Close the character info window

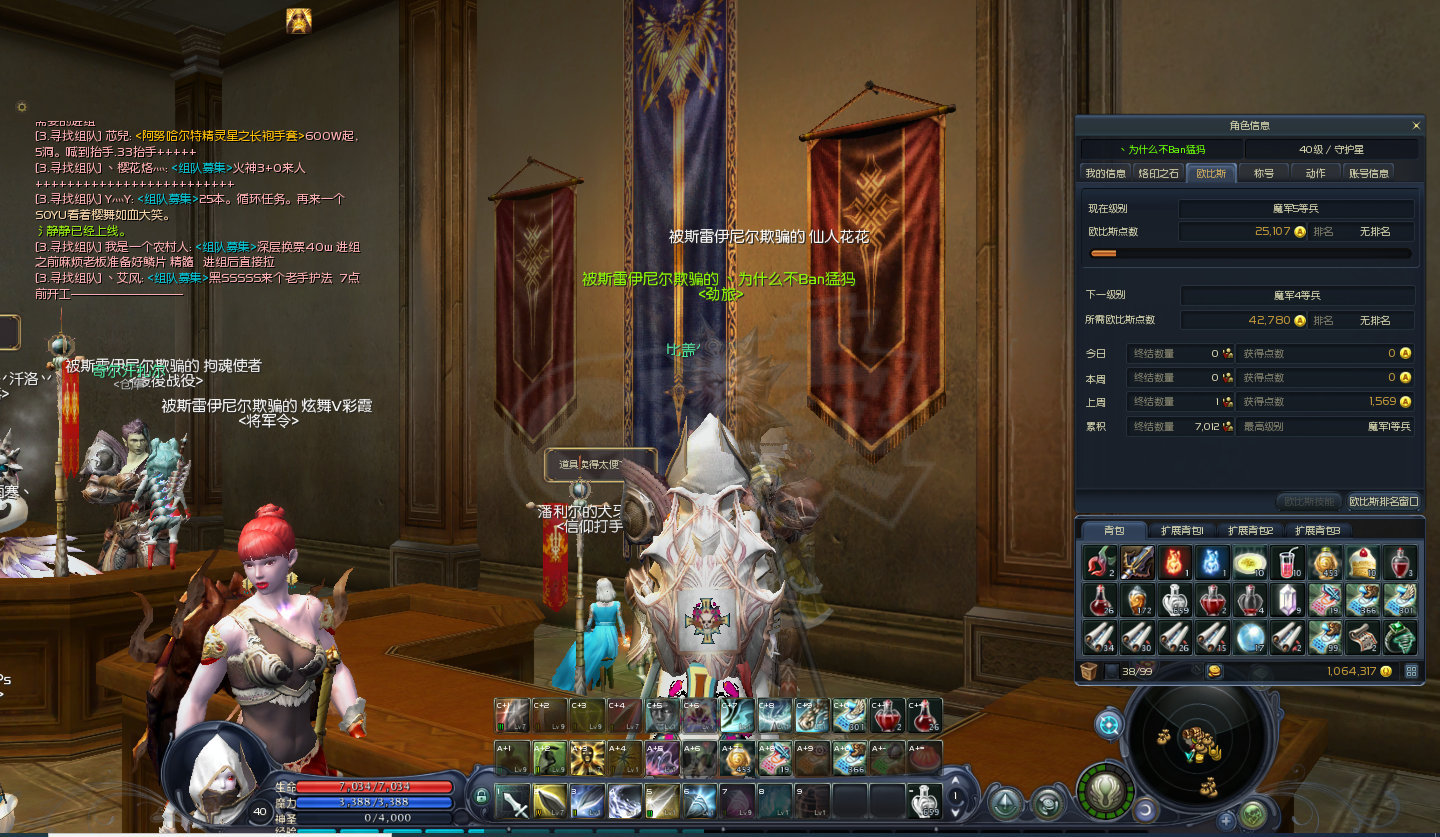click(1416, 126)
